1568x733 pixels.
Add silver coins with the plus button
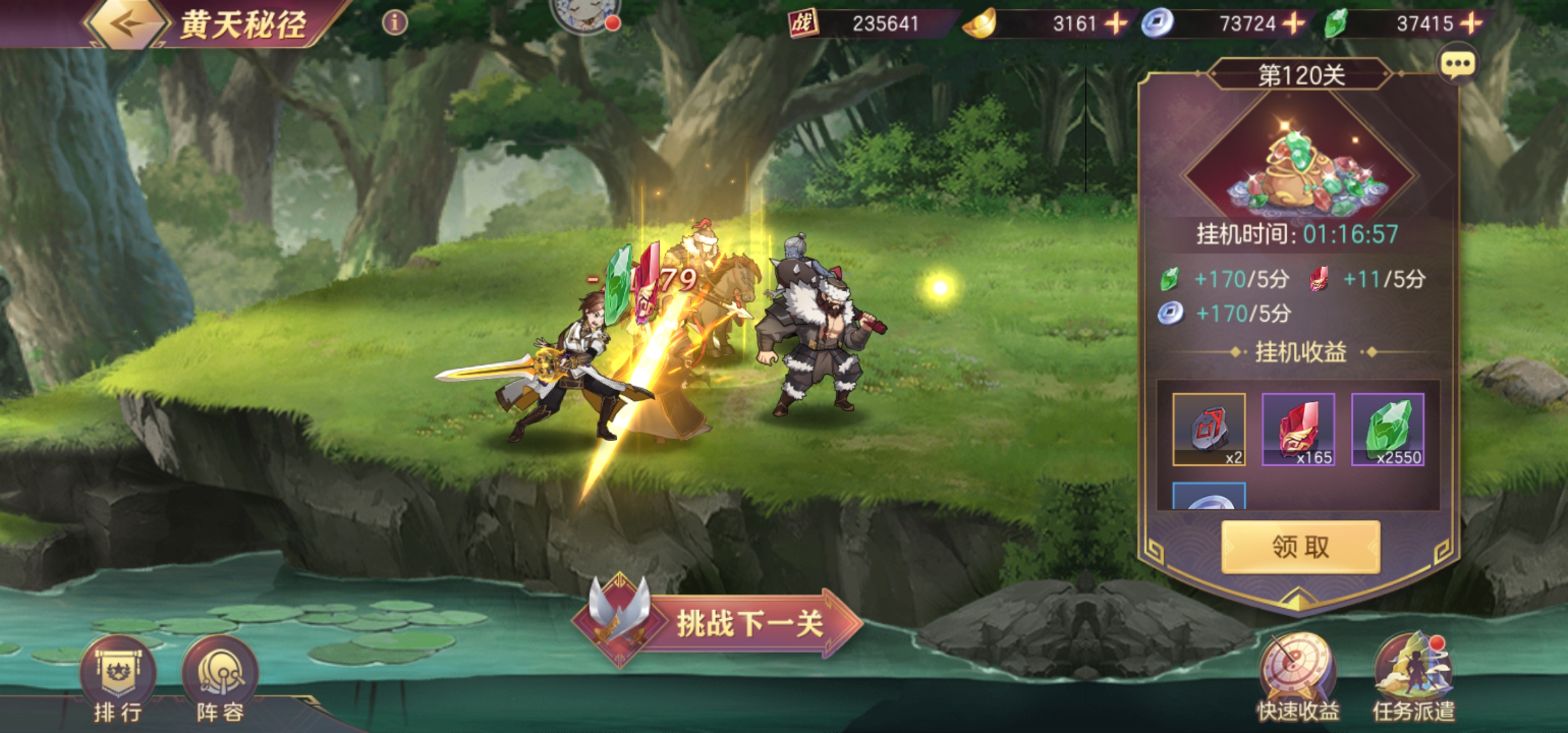(1294, 24)
